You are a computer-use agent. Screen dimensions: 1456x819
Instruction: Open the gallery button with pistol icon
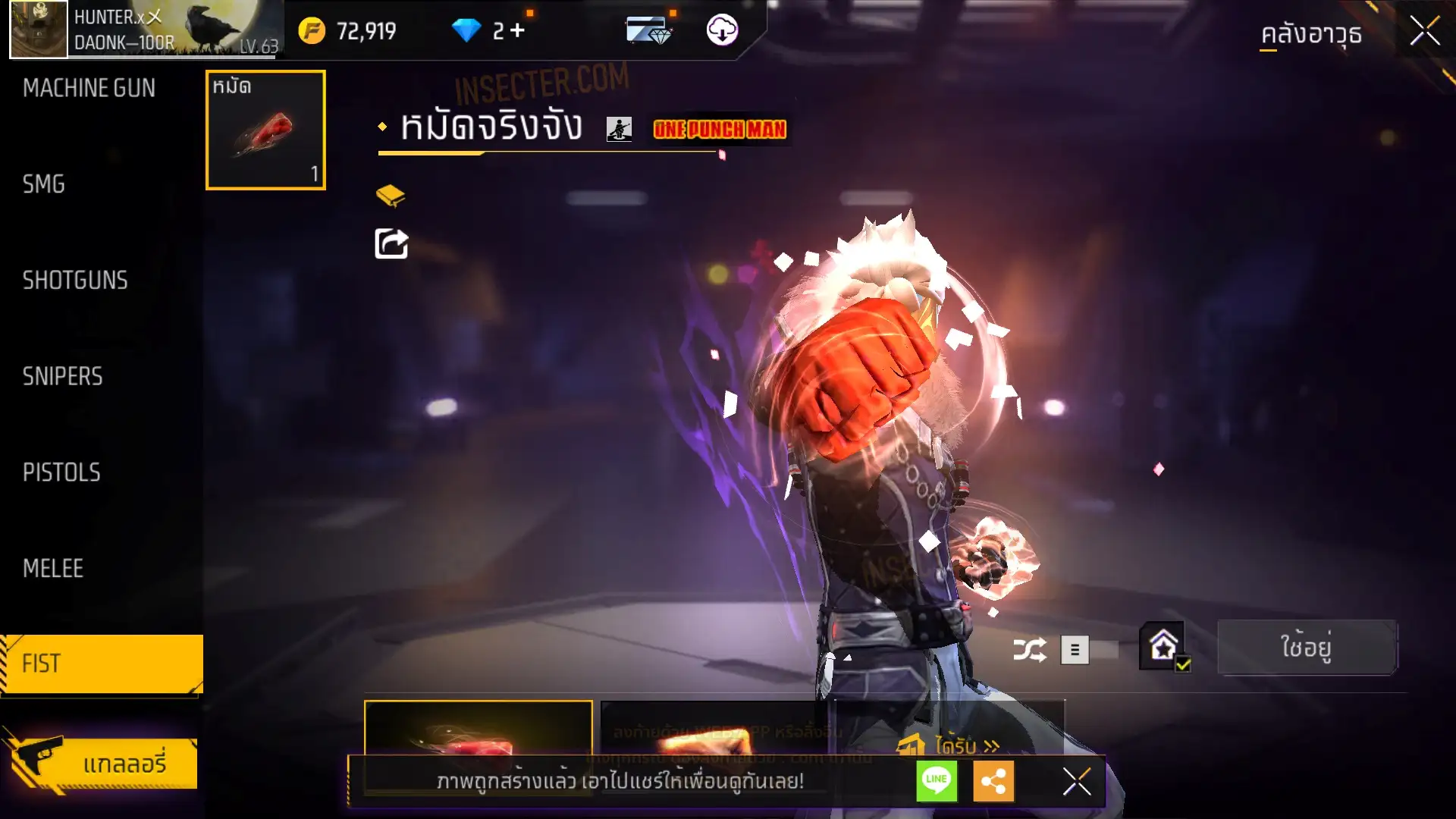click(x=102, y=763)
